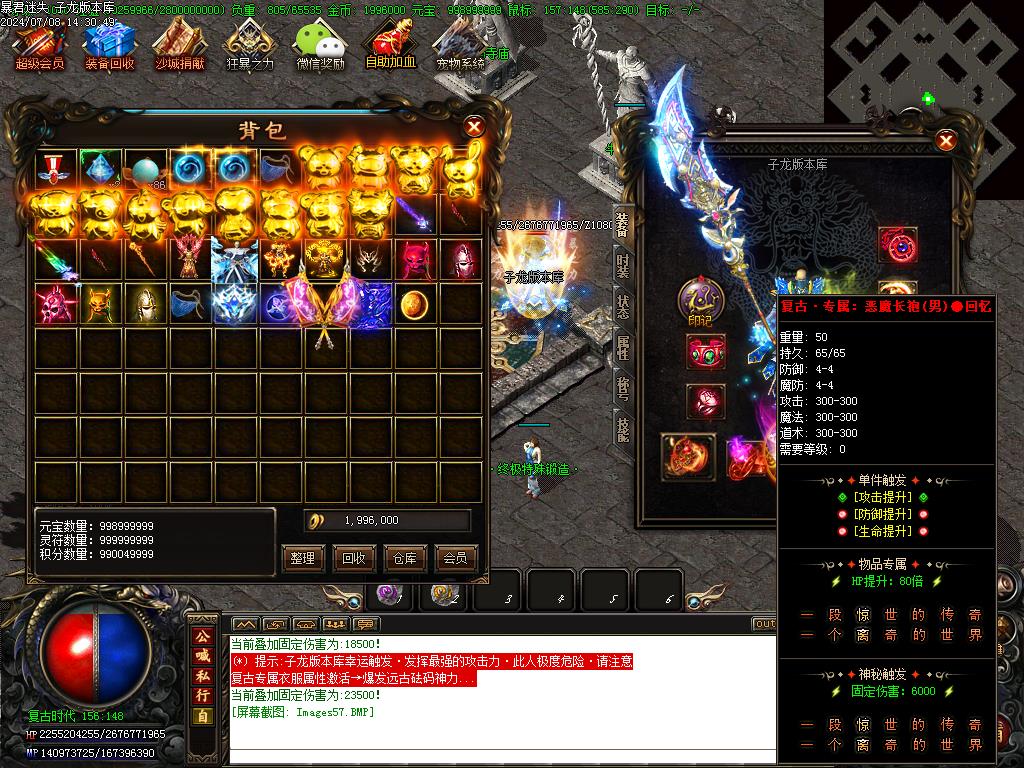
Task: Select the 喊 shout chat channel
Action: pyautogui.click(x=202, y=656)
